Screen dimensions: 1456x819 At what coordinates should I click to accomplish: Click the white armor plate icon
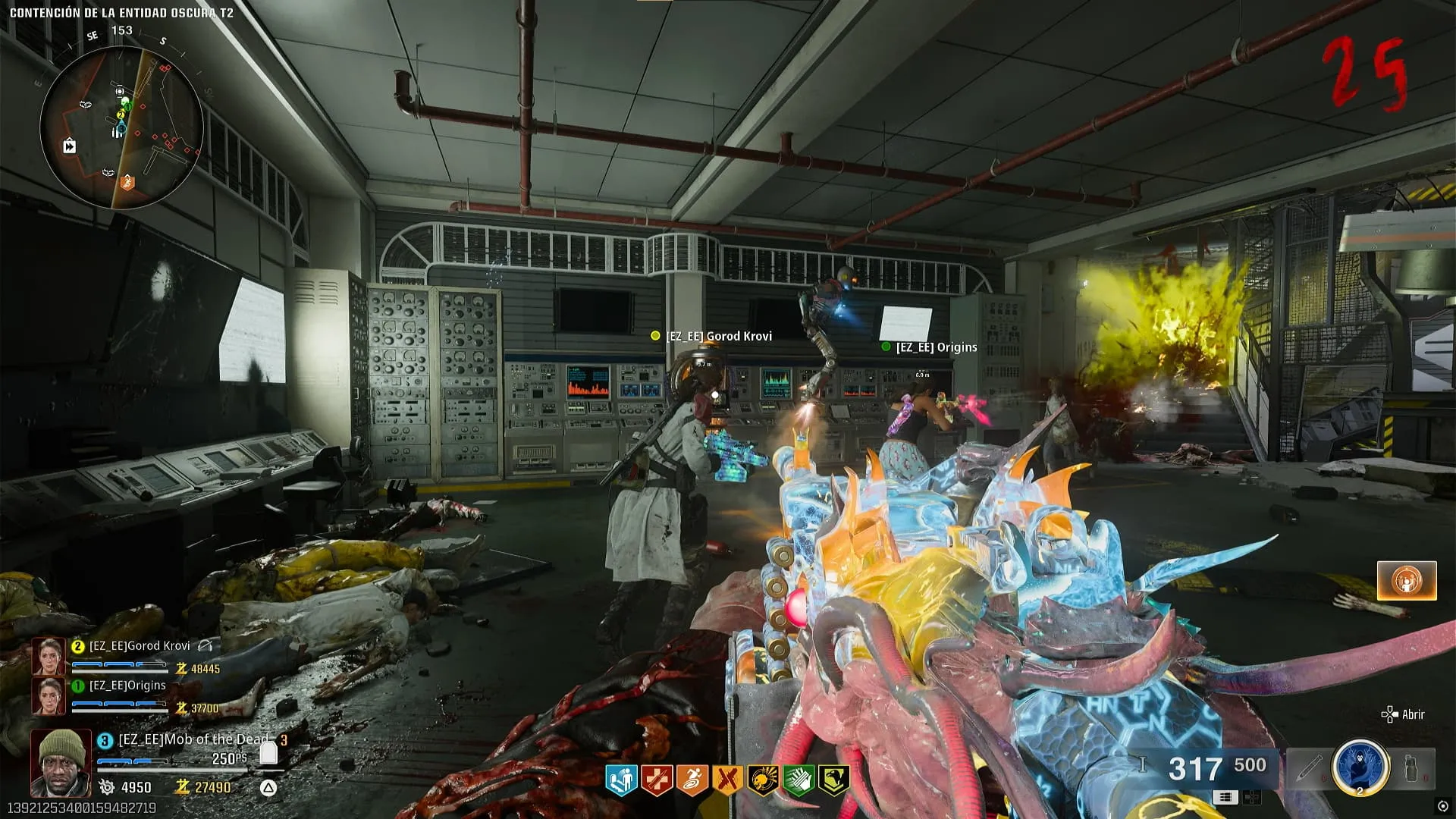(268, 752)
